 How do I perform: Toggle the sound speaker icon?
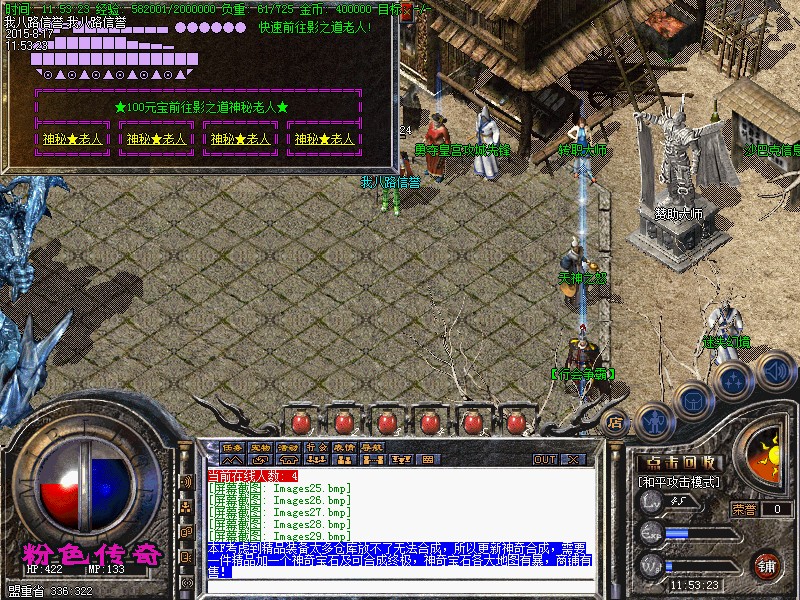773,370
